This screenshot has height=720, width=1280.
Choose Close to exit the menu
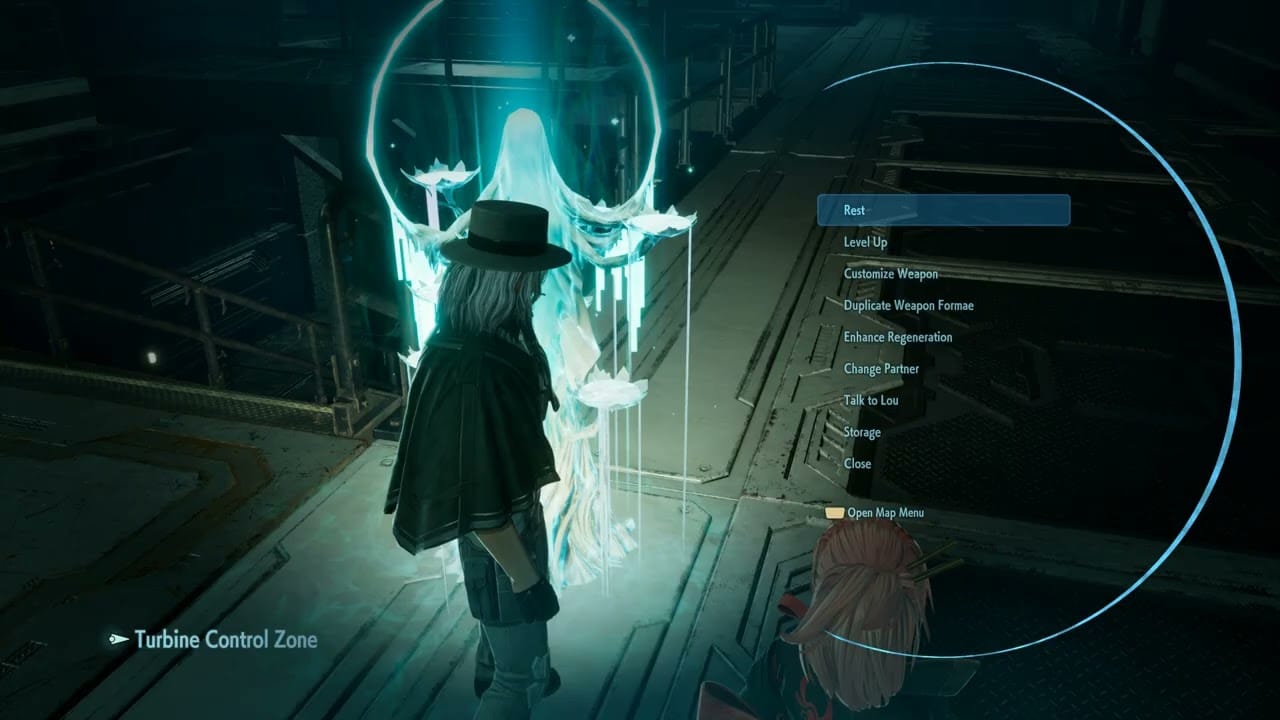[x=857, y=464]
